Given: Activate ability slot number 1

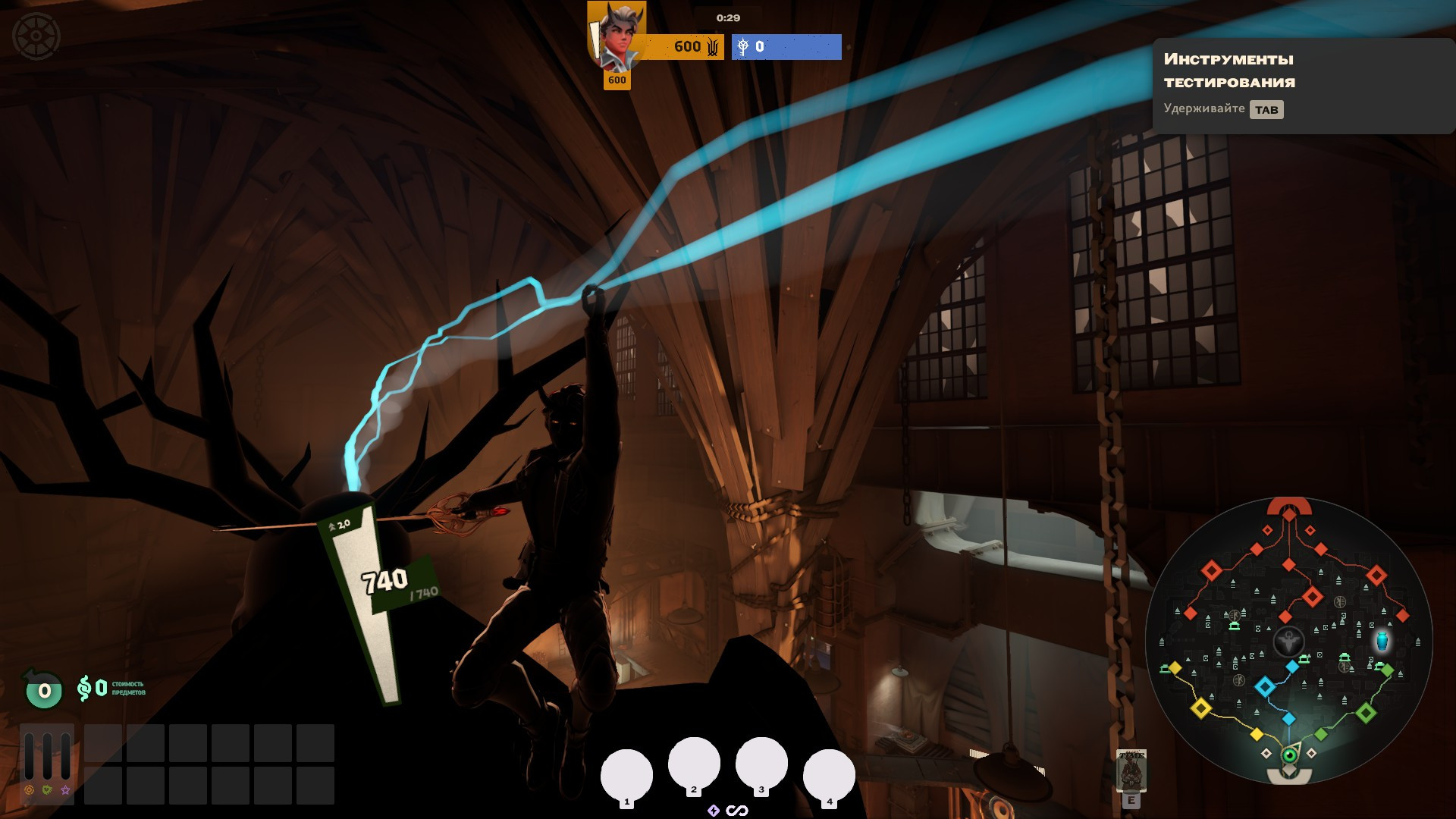Looking at the screenshot, I should point(626,775).
